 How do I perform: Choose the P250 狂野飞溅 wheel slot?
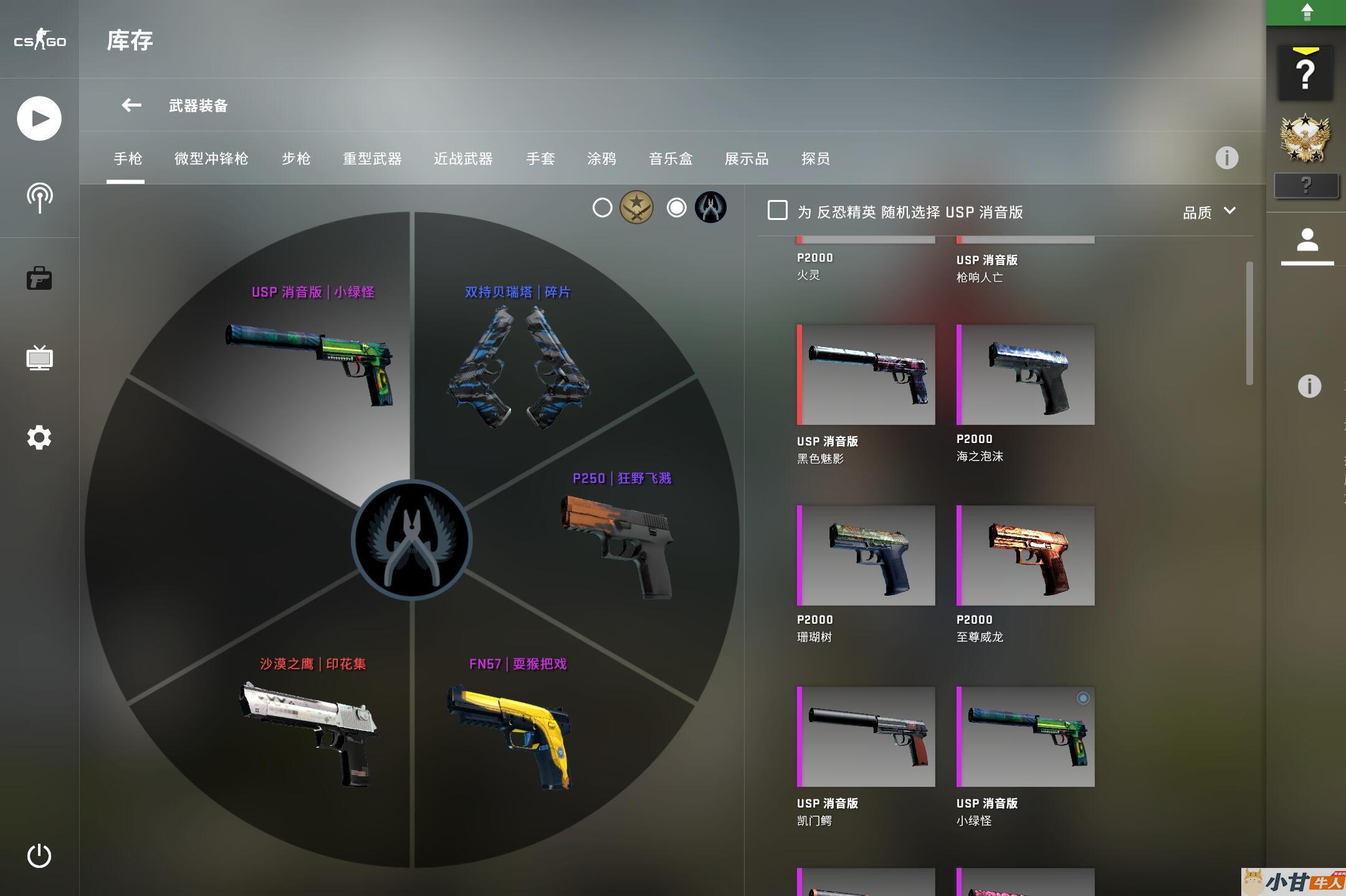pos(617,542)
